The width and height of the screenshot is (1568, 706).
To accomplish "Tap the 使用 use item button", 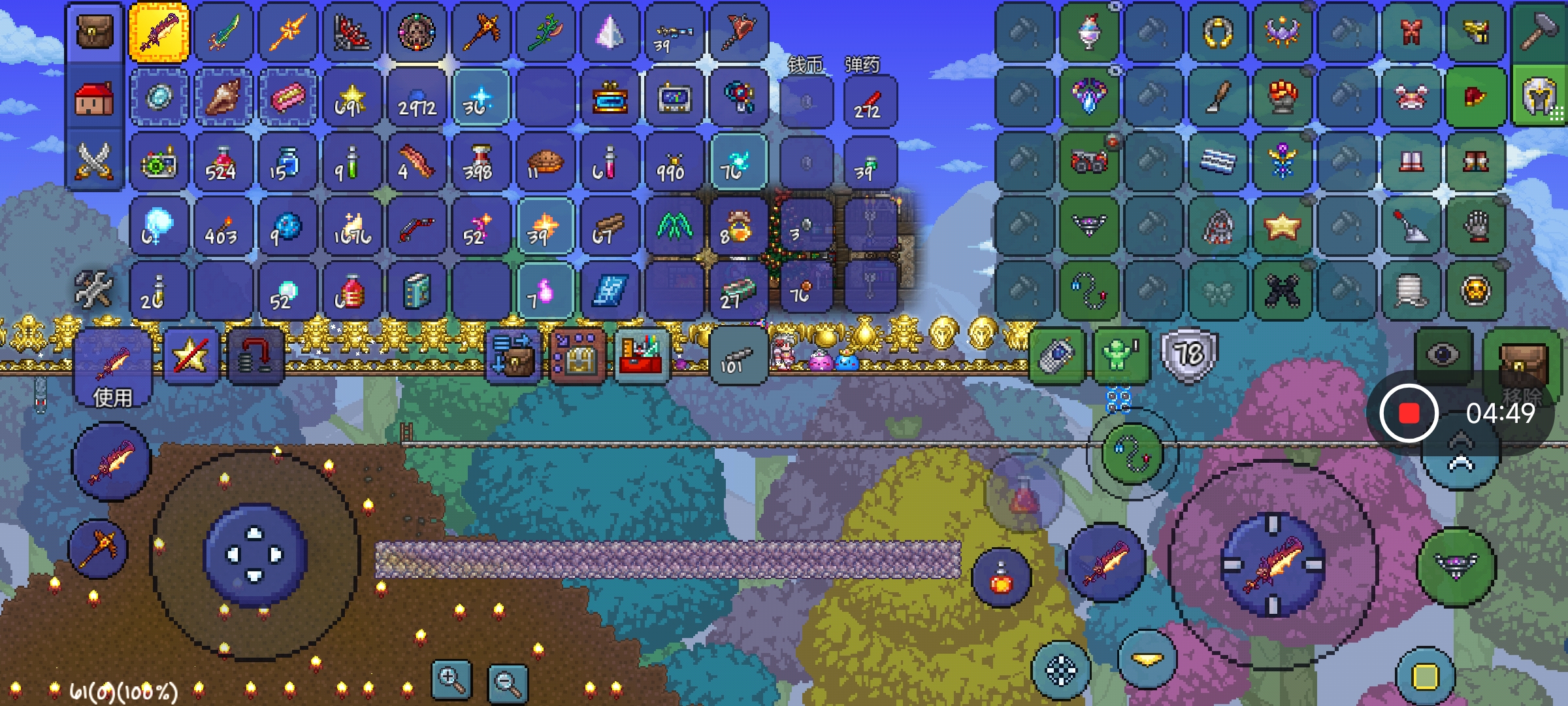I will tap(112, 369).
